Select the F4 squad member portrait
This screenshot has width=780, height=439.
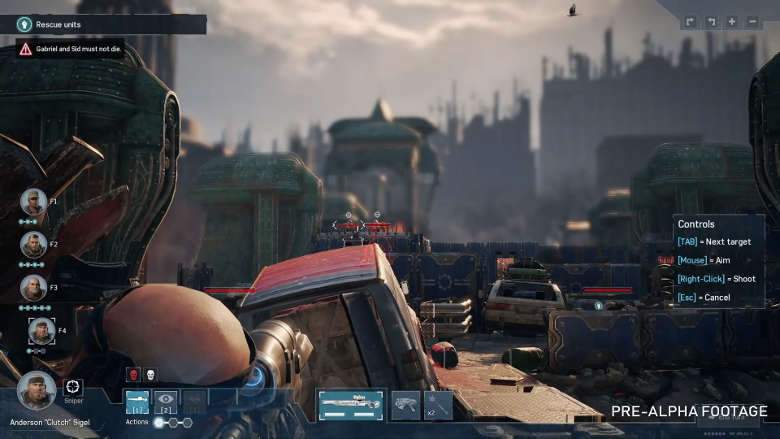coord(40,330)
